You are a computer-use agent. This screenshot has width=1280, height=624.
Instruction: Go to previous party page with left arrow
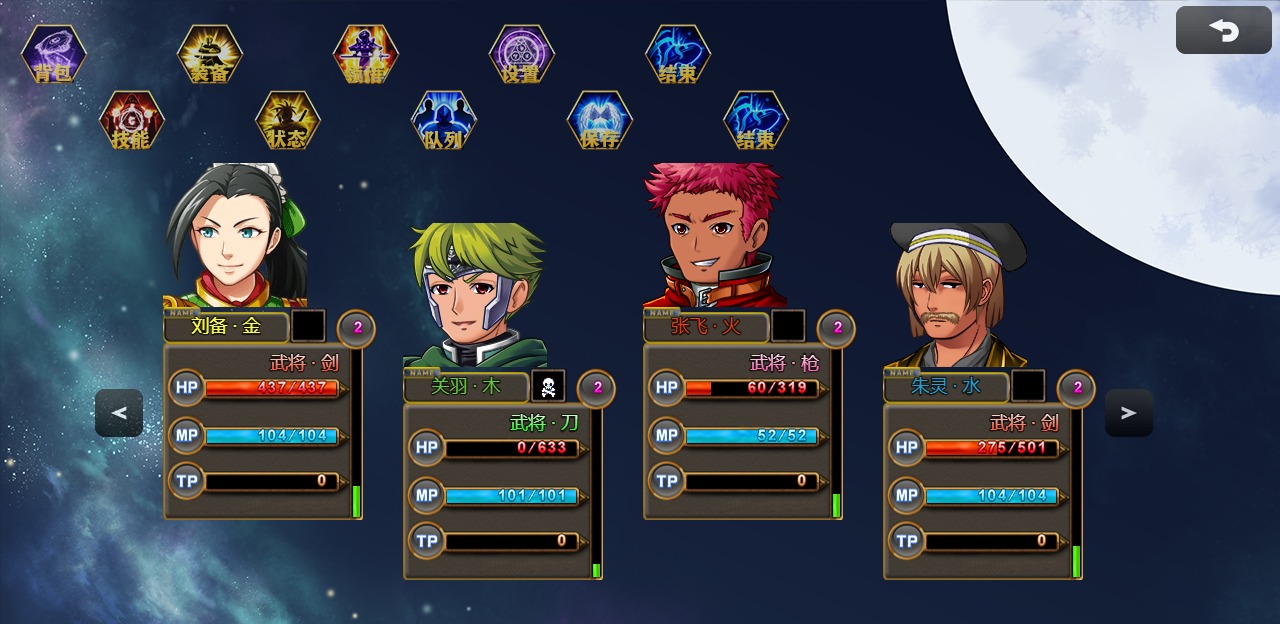[119, 413]
